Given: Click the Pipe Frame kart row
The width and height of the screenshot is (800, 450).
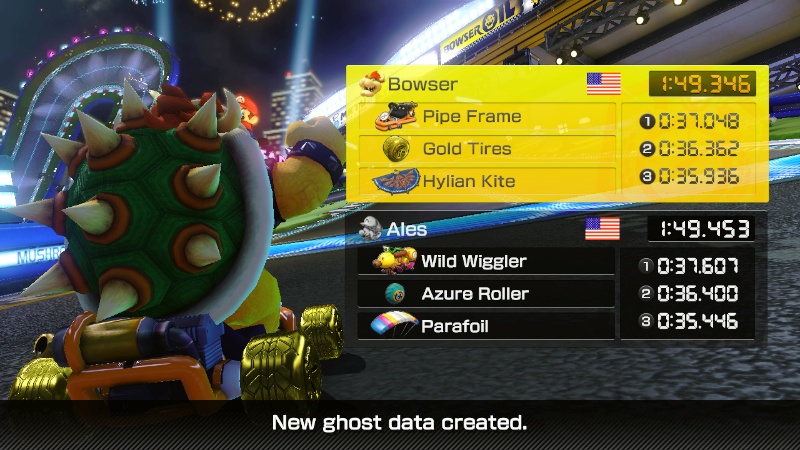Looking at the screenshot, I should (487, 117).
